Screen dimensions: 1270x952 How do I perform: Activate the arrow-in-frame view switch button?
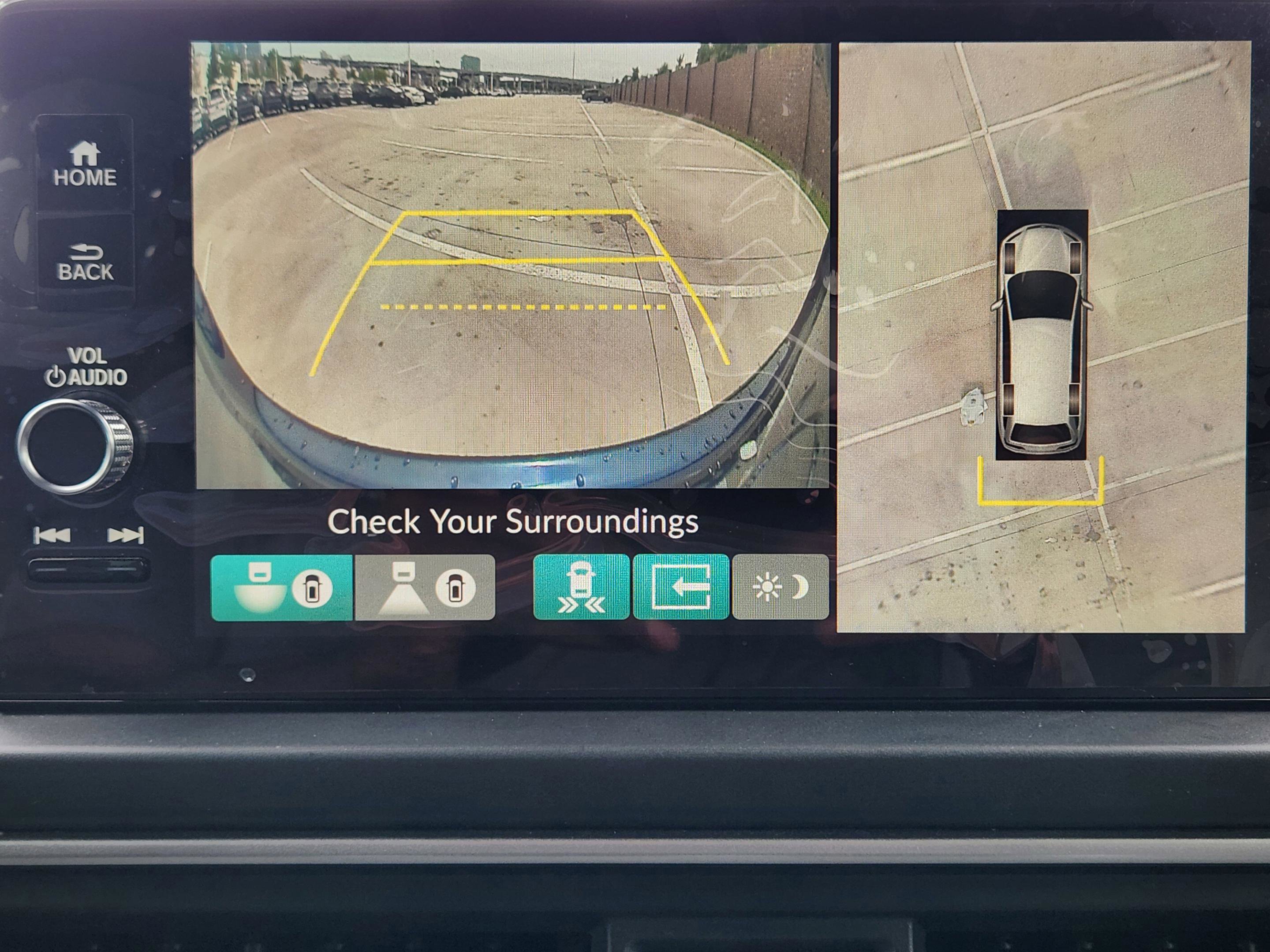681,587
